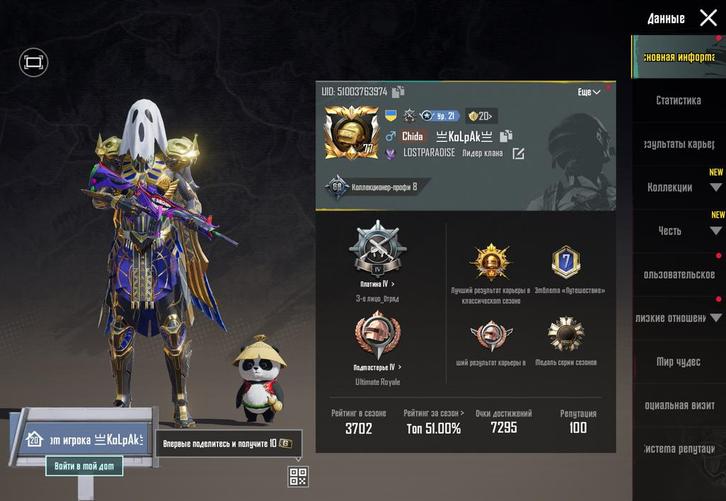Copy the player name KoLpAk
This screenshot has width=726, height=501.
(506, 136)
